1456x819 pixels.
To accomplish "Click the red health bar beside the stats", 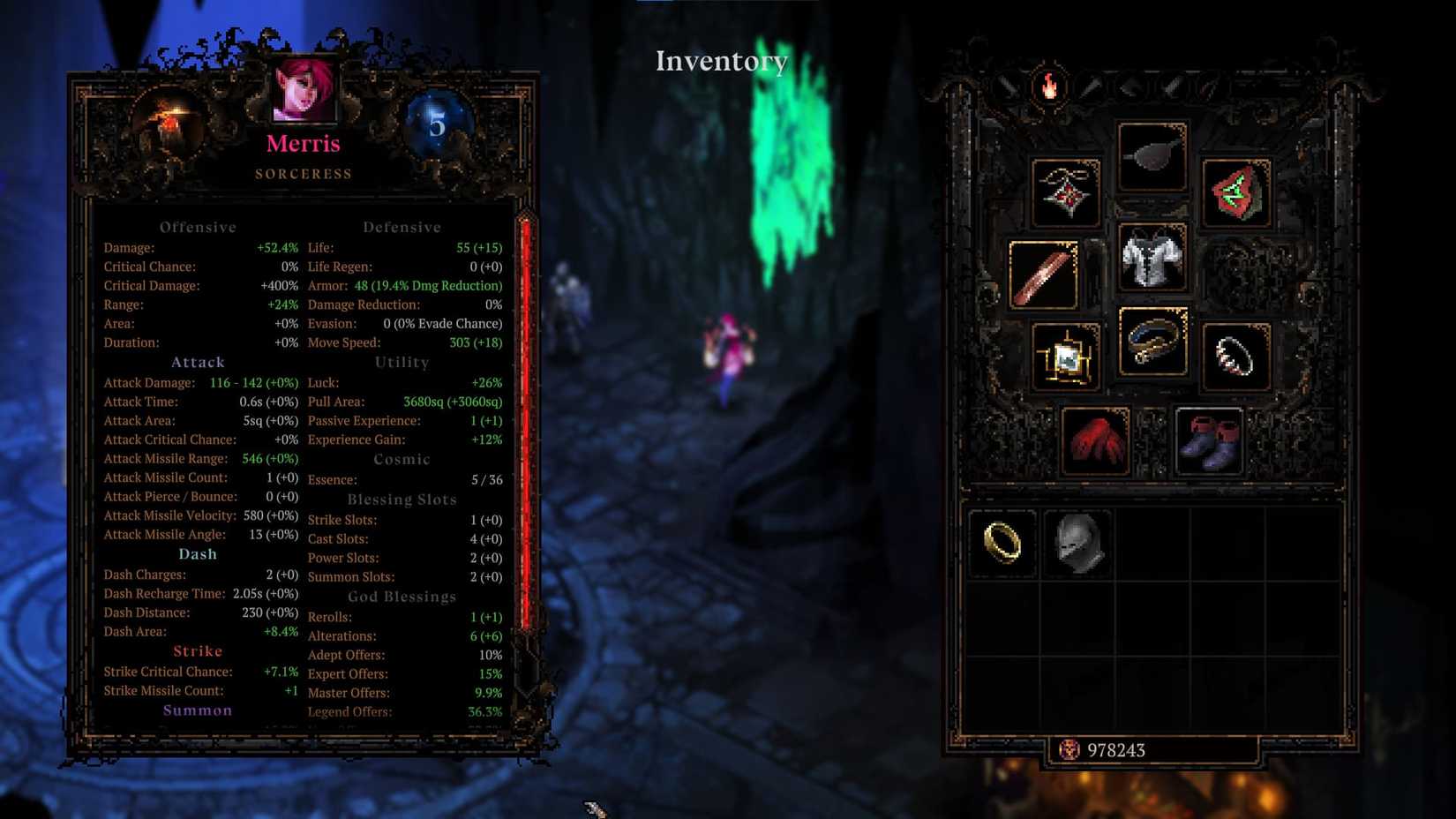I will point(524,441).
